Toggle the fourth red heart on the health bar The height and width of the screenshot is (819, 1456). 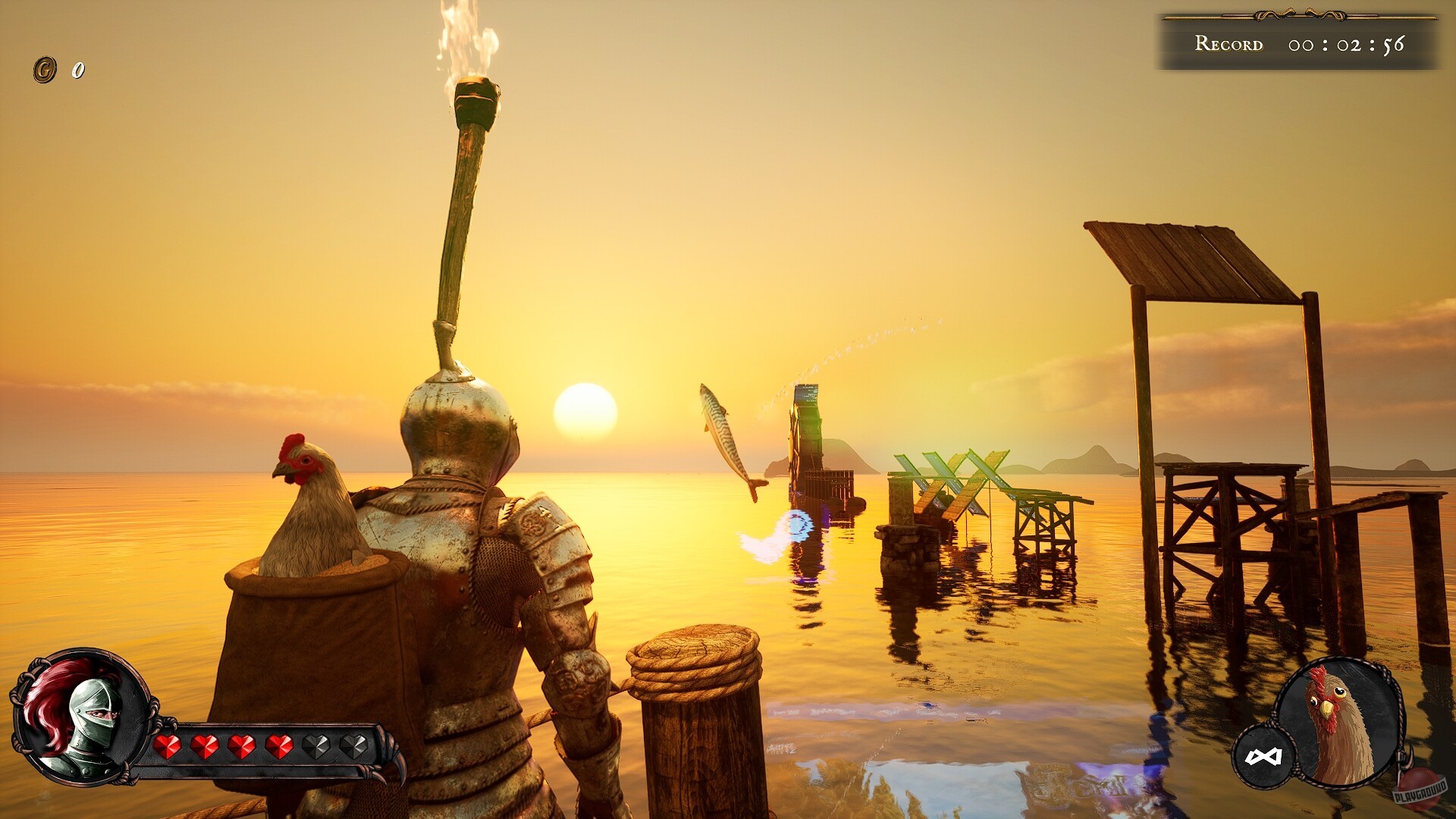coord(281,748)
